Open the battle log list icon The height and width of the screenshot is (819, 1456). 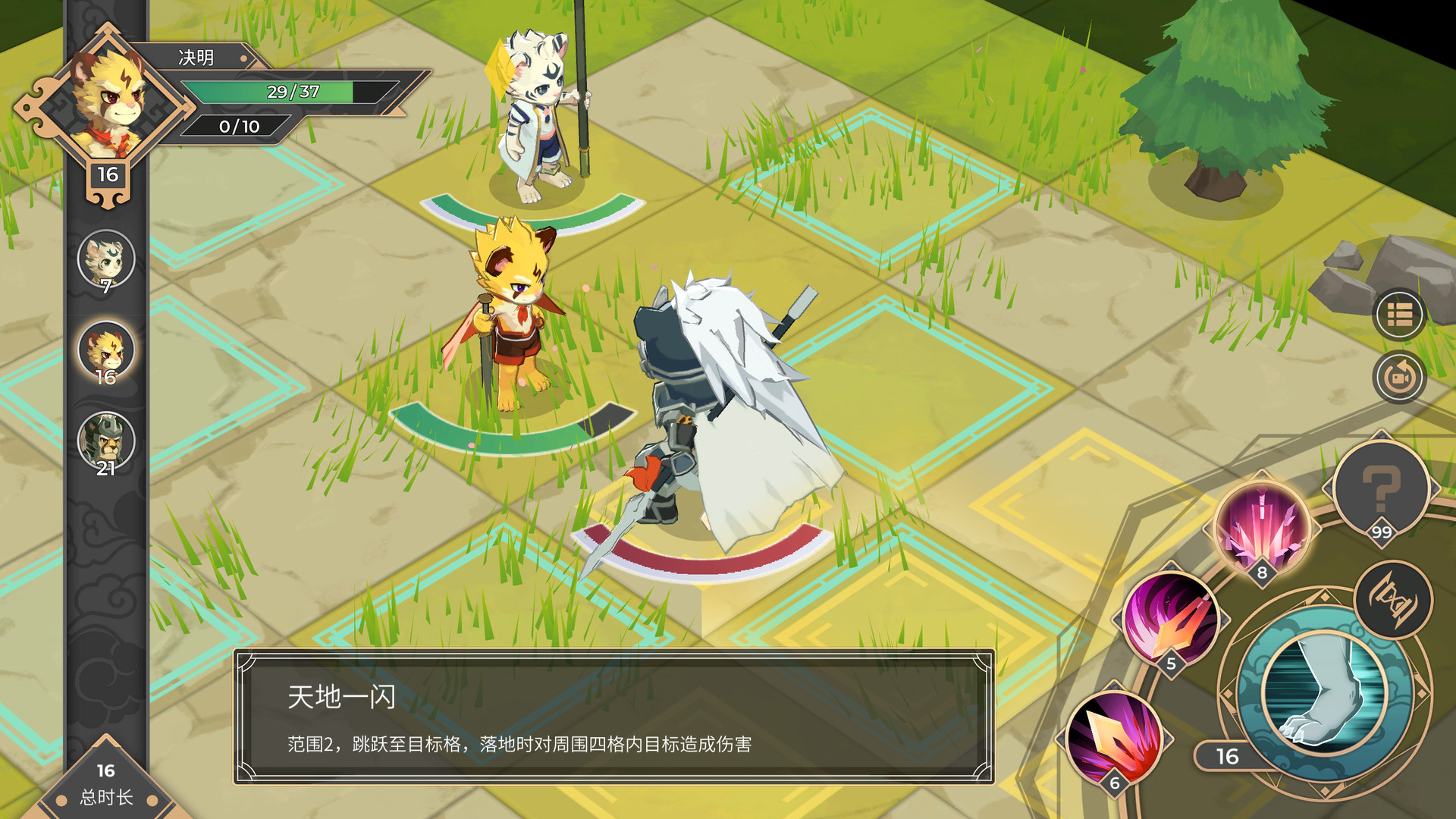point(1399,322)
